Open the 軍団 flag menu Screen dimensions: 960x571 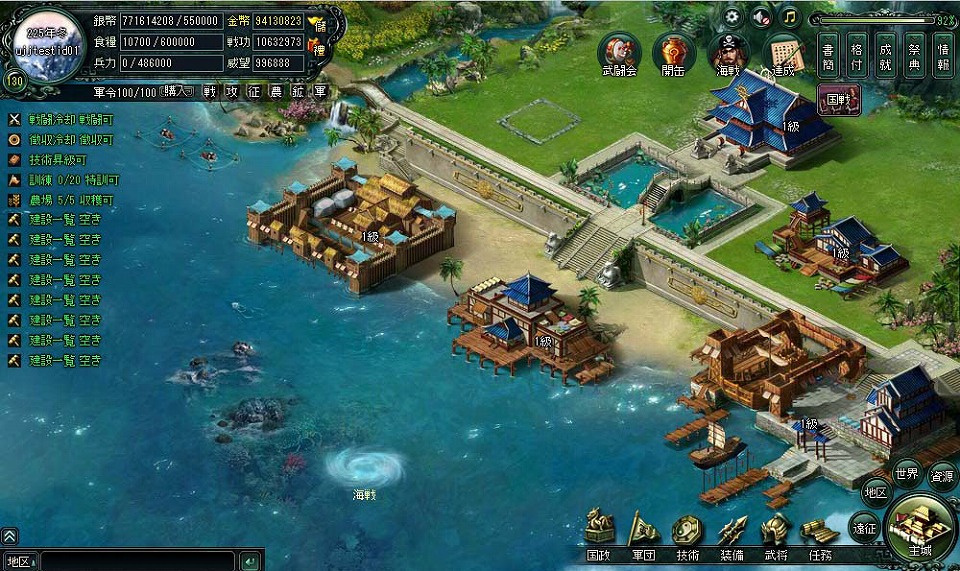[x=643, y=531]
